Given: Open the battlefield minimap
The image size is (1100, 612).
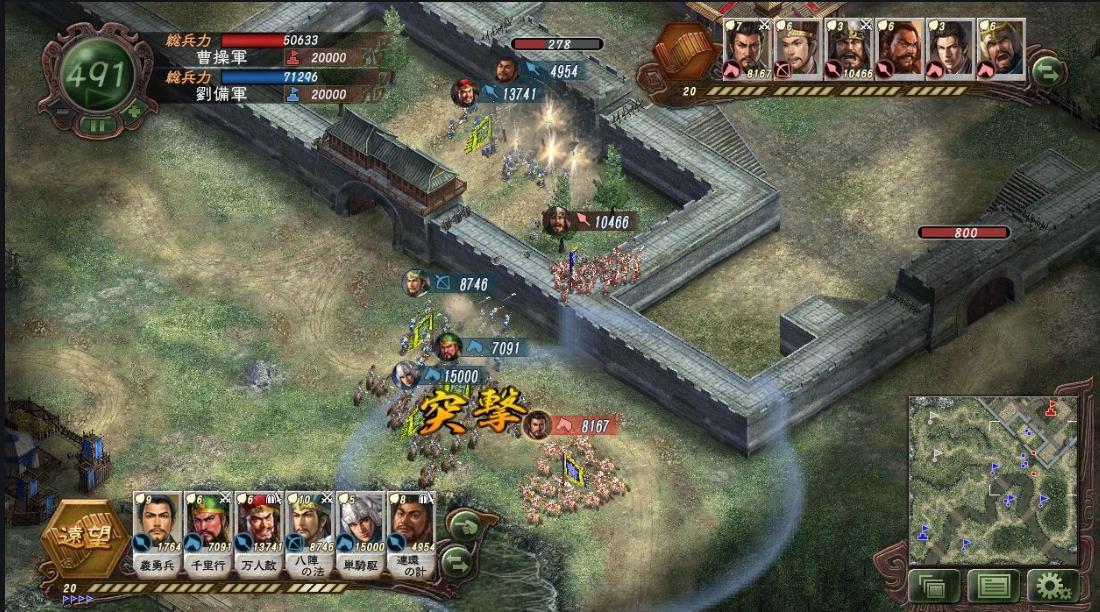Looking at the screenshot, I should 993,480.
